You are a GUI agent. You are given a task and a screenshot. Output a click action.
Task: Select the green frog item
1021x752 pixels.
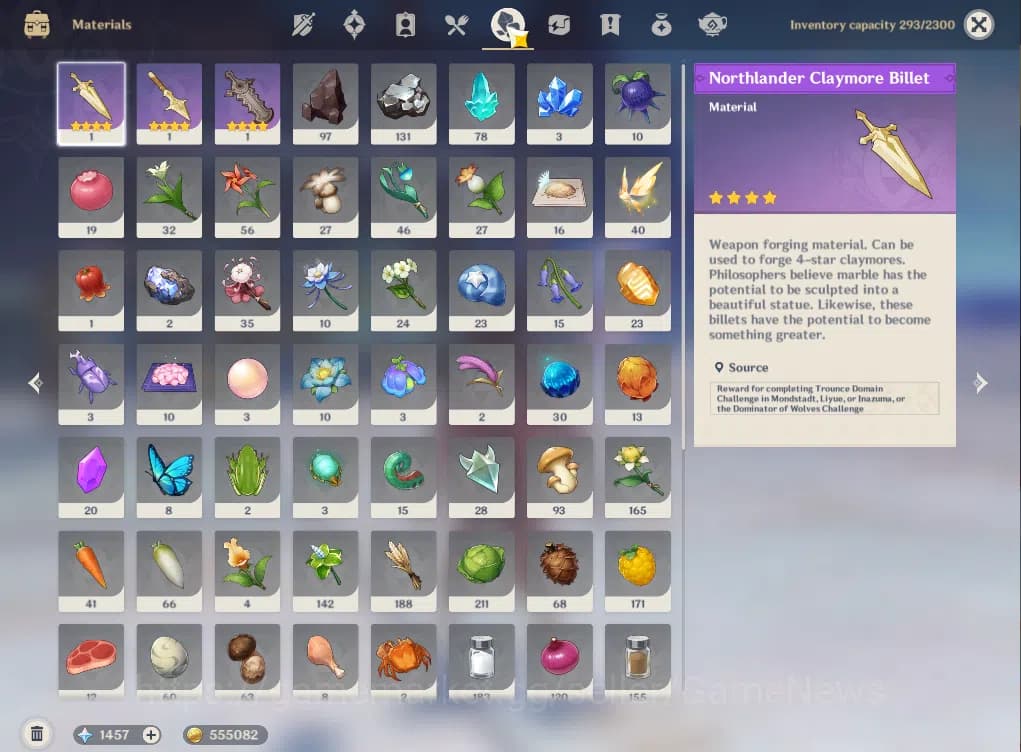point(247,476)
